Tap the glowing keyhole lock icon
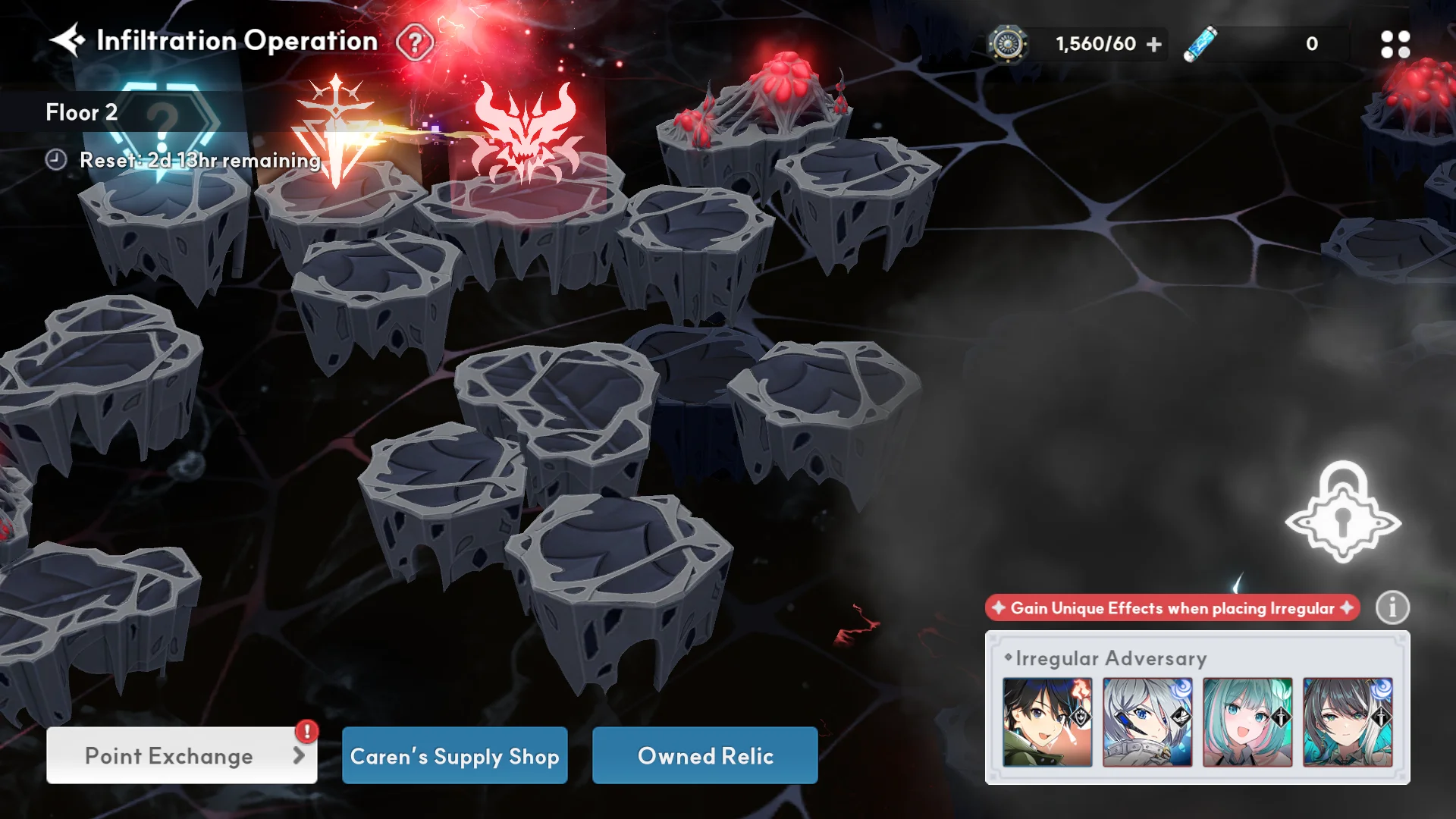Image resolution: width=1456 pixels, height=819 pixels. pos(1342,513)
